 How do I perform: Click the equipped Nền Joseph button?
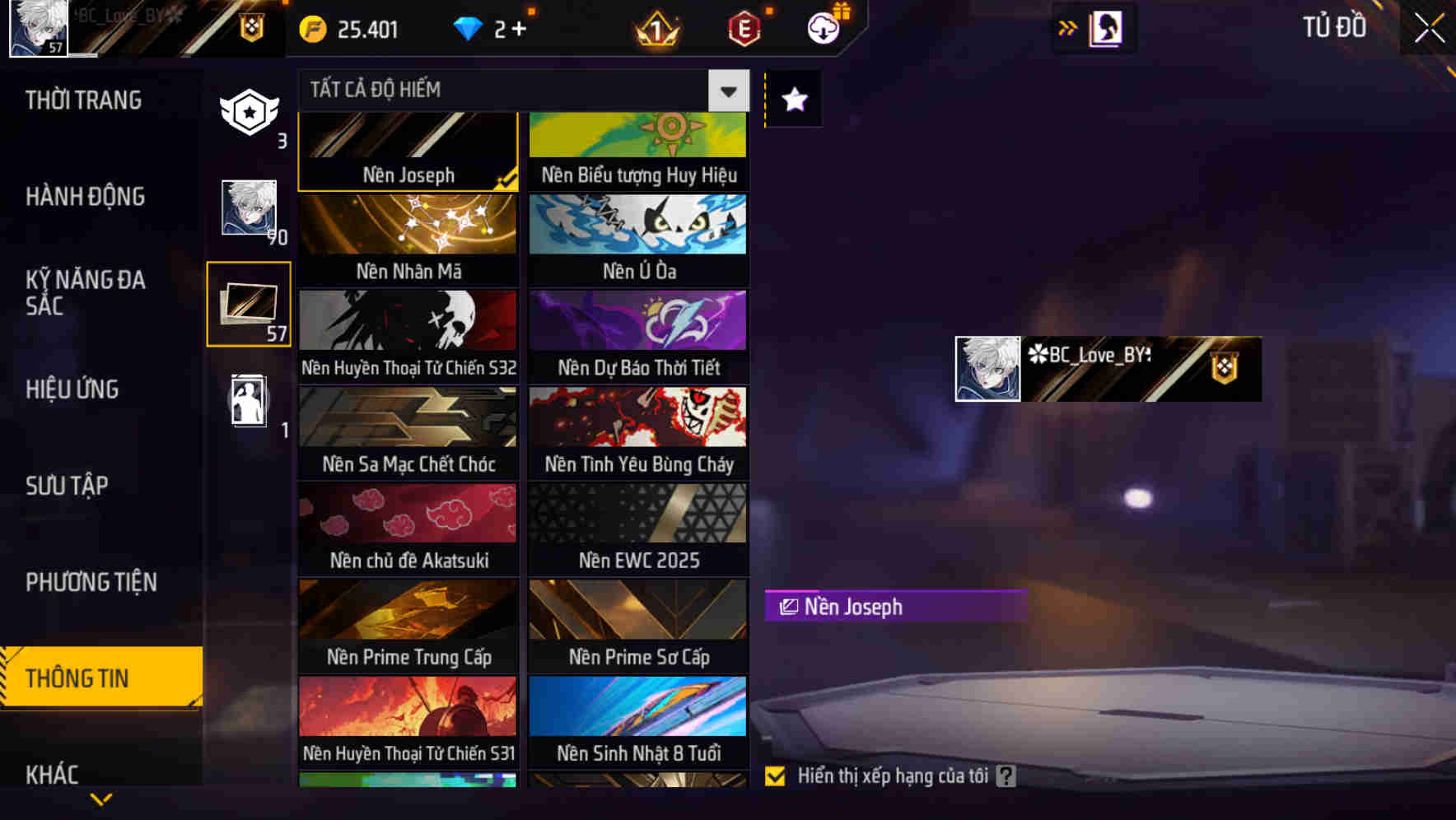pyautogui.click(x=895, y=607)
